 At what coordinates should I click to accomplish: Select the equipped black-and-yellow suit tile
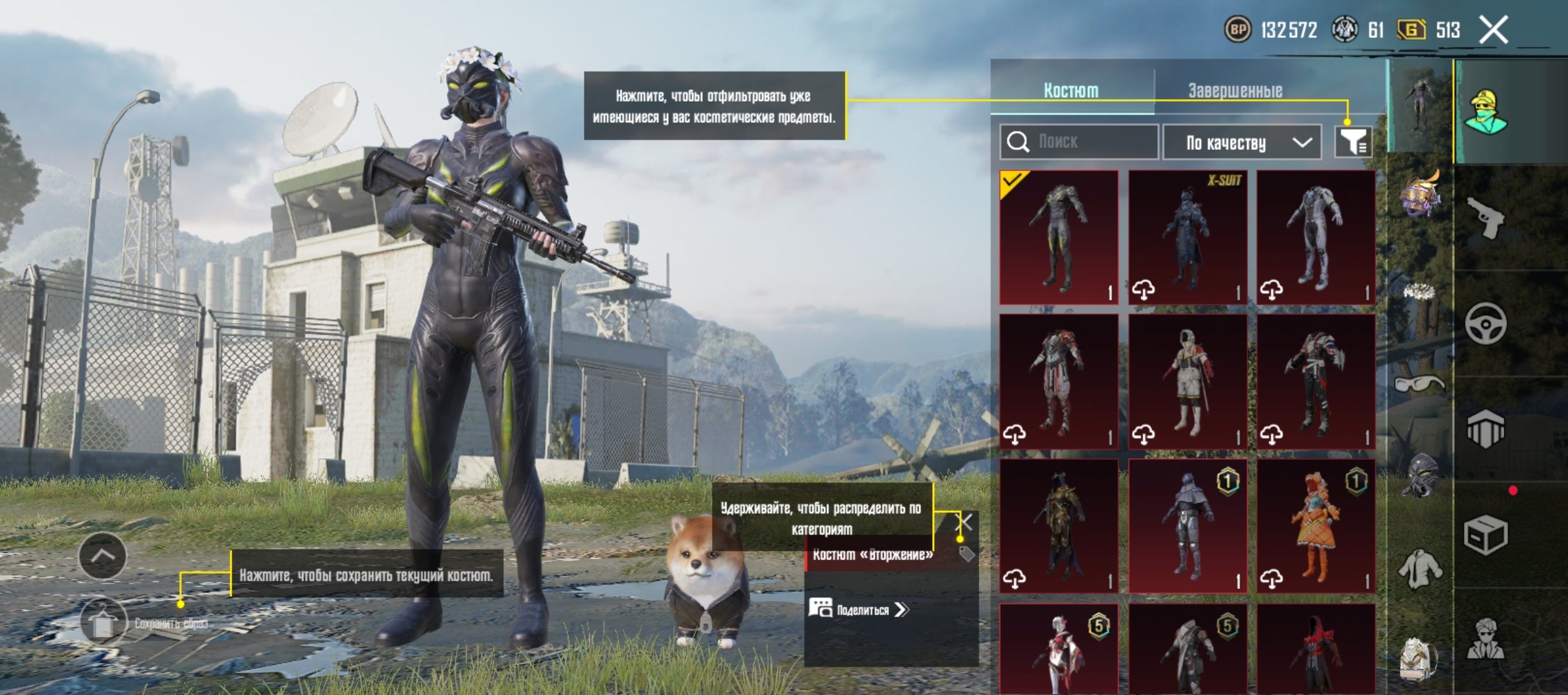[1059, 237]
